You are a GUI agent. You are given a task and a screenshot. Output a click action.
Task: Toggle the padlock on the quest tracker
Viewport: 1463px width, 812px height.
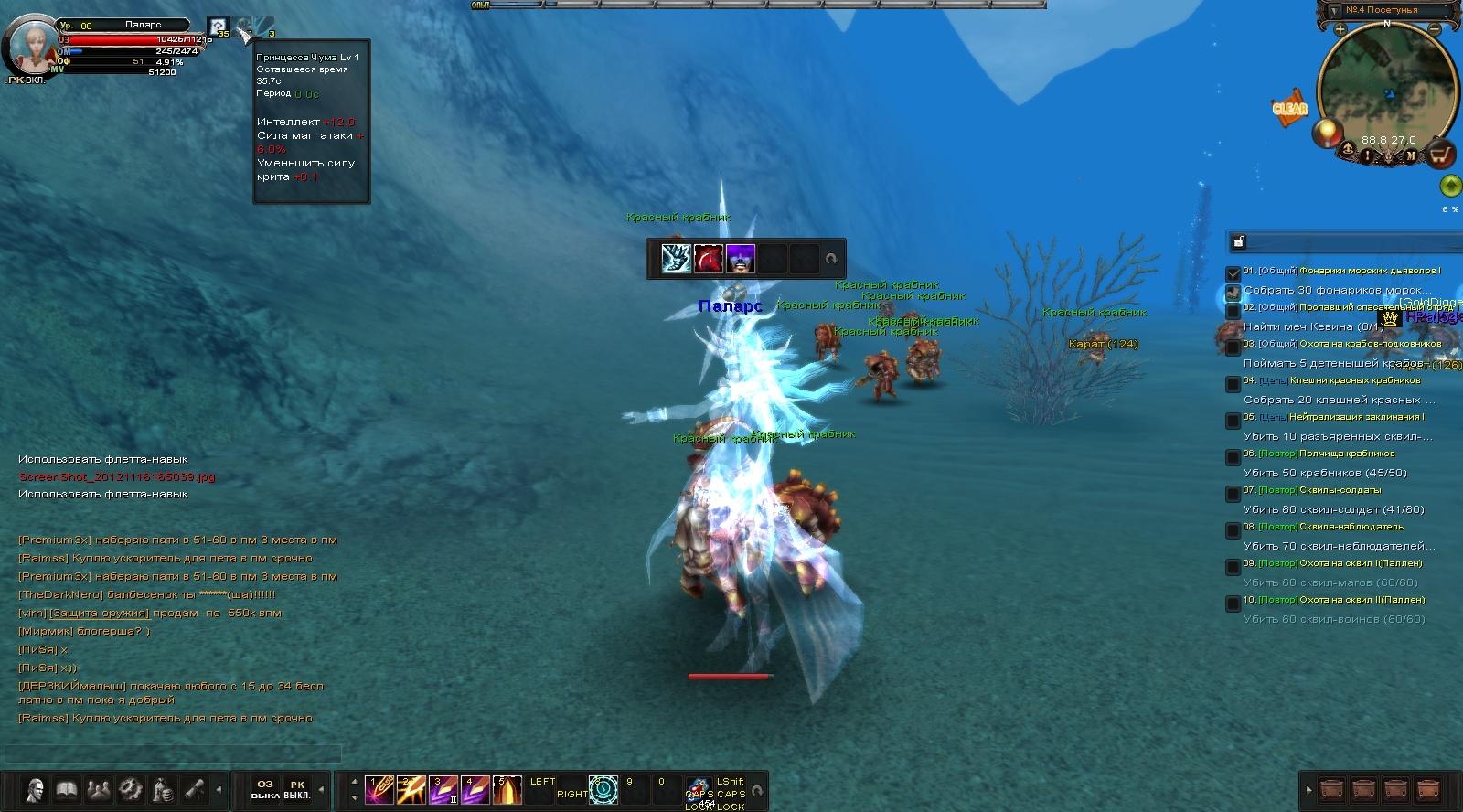(x=1239, y=242)
